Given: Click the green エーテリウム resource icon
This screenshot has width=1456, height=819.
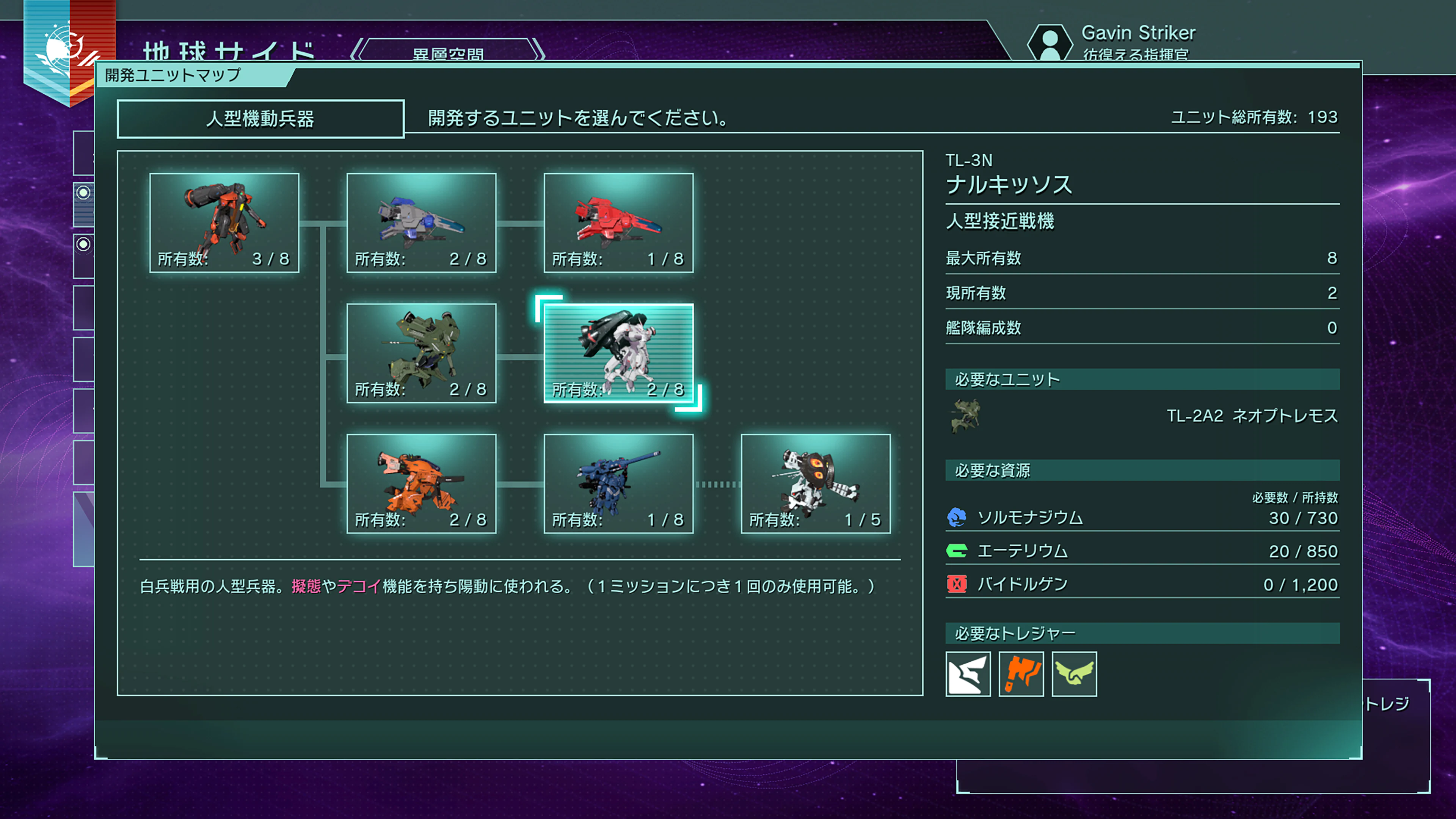Looking at the screenshot, I should point(958,551).
